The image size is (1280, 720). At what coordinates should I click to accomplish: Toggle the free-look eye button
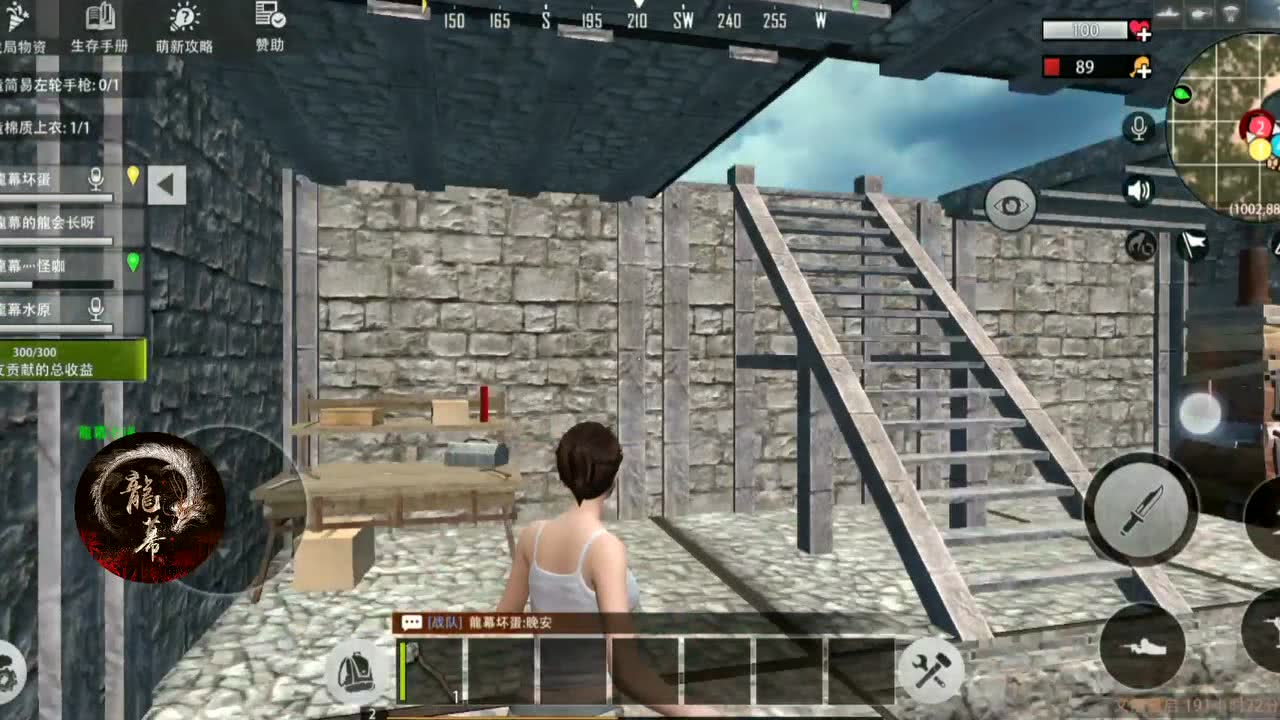point(1010,203)
